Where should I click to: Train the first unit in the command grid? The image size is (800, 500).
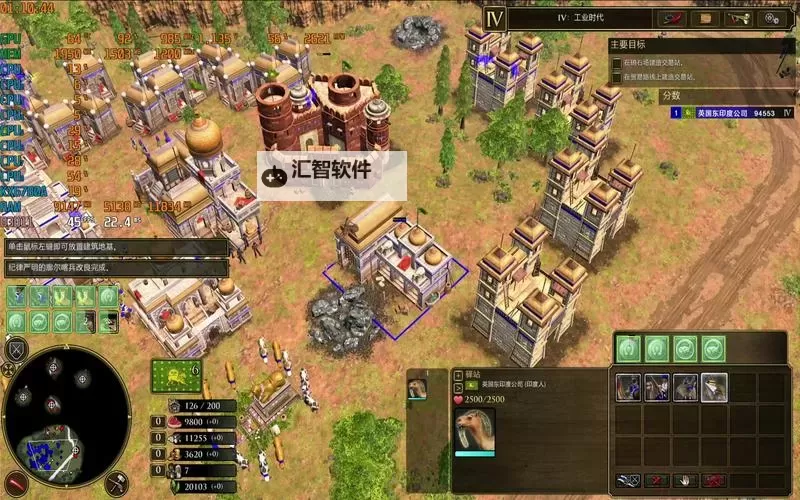(628, 388)
